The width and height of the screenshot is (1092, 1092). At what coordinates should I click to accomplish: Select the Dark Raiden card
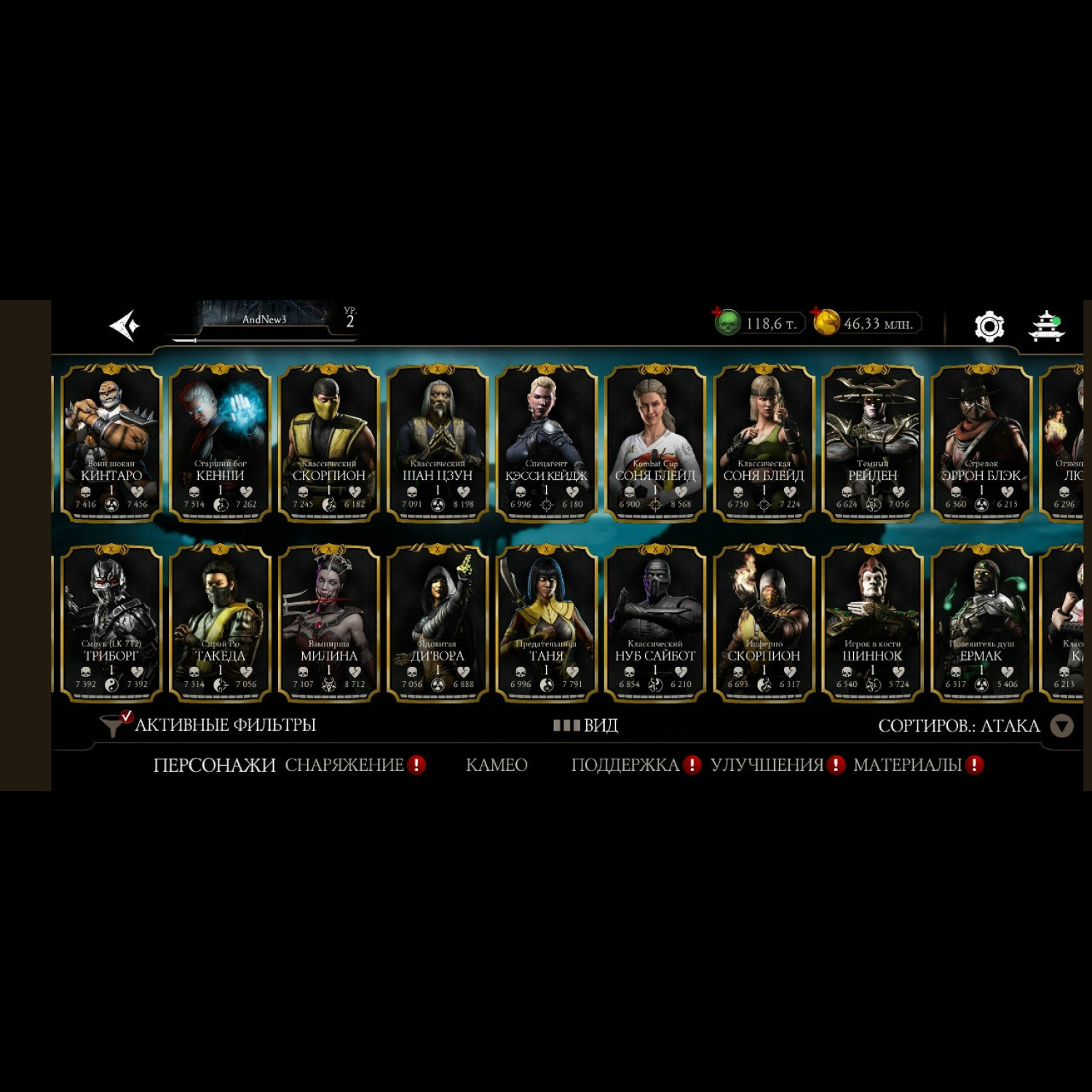[x=872, y=443]
